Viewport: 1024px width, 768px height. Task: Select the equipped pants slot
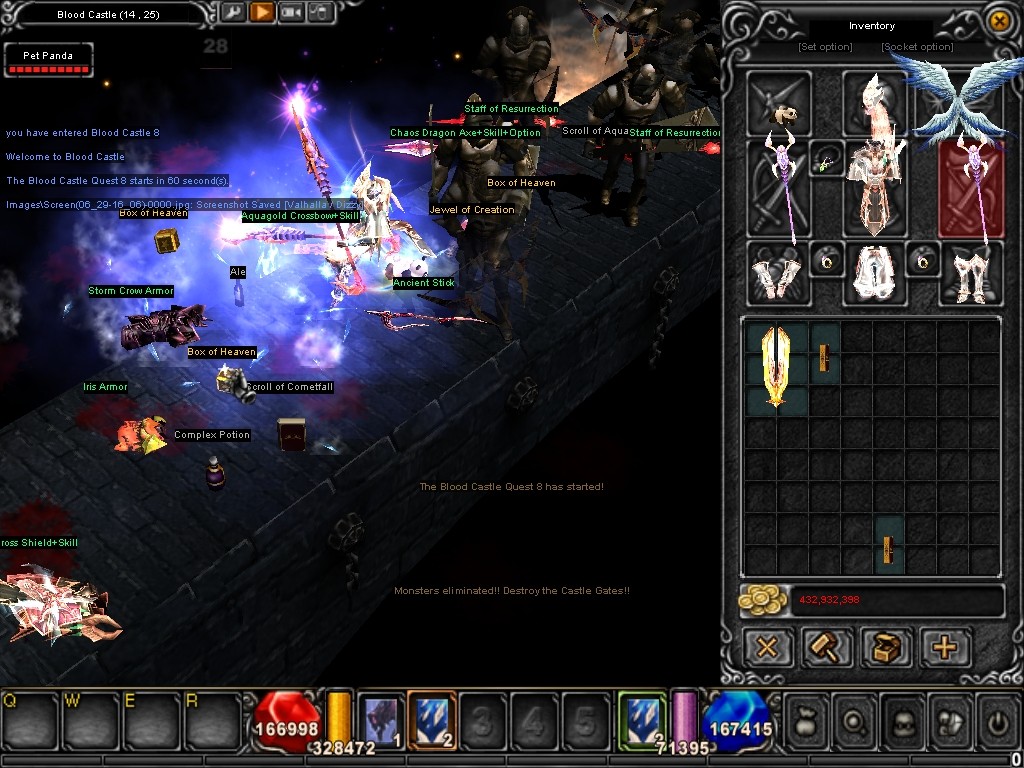tap(873, 273)
